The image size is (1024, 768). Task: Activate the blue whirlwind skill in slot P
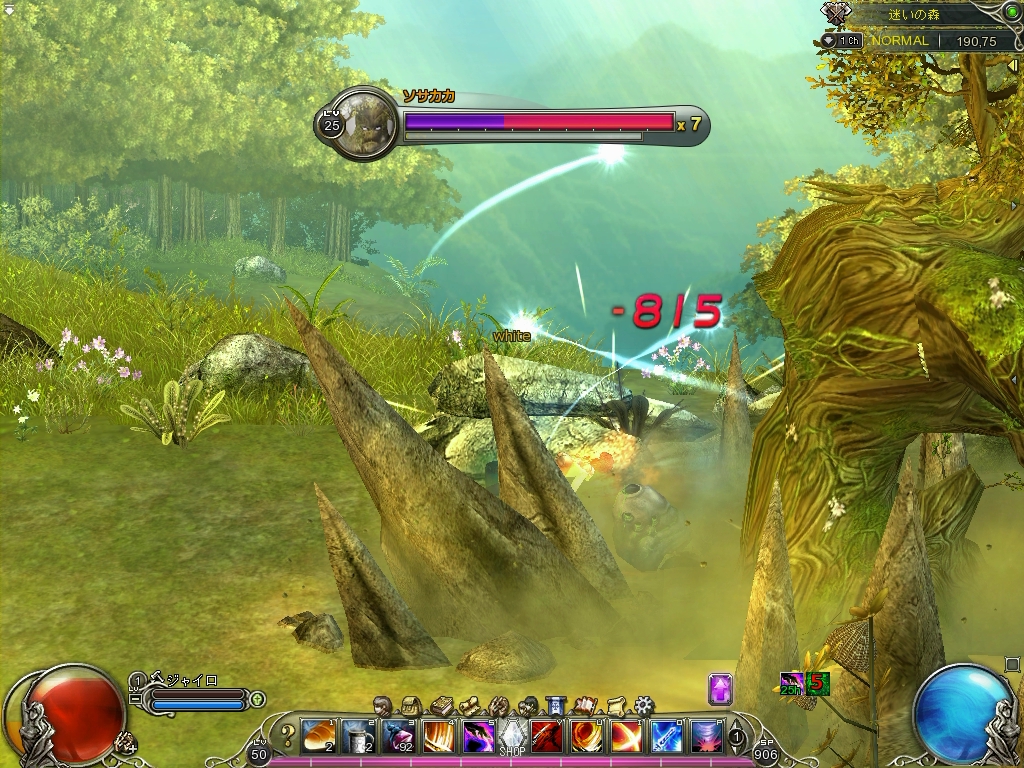tap(706, 736)
